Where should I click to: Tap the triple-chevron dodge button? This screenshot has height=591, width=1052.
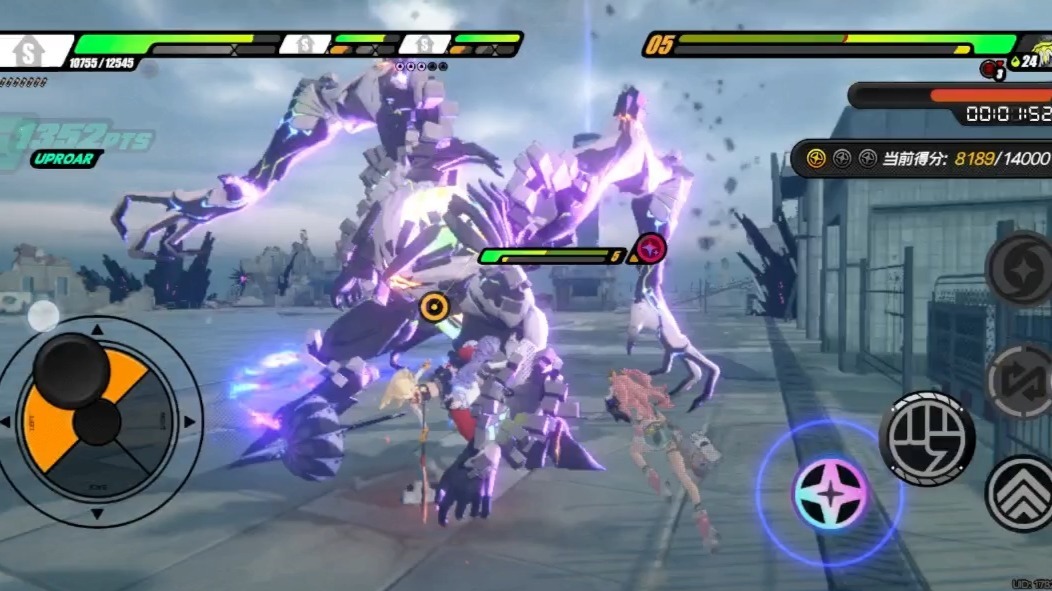(x=1020, y=493)
